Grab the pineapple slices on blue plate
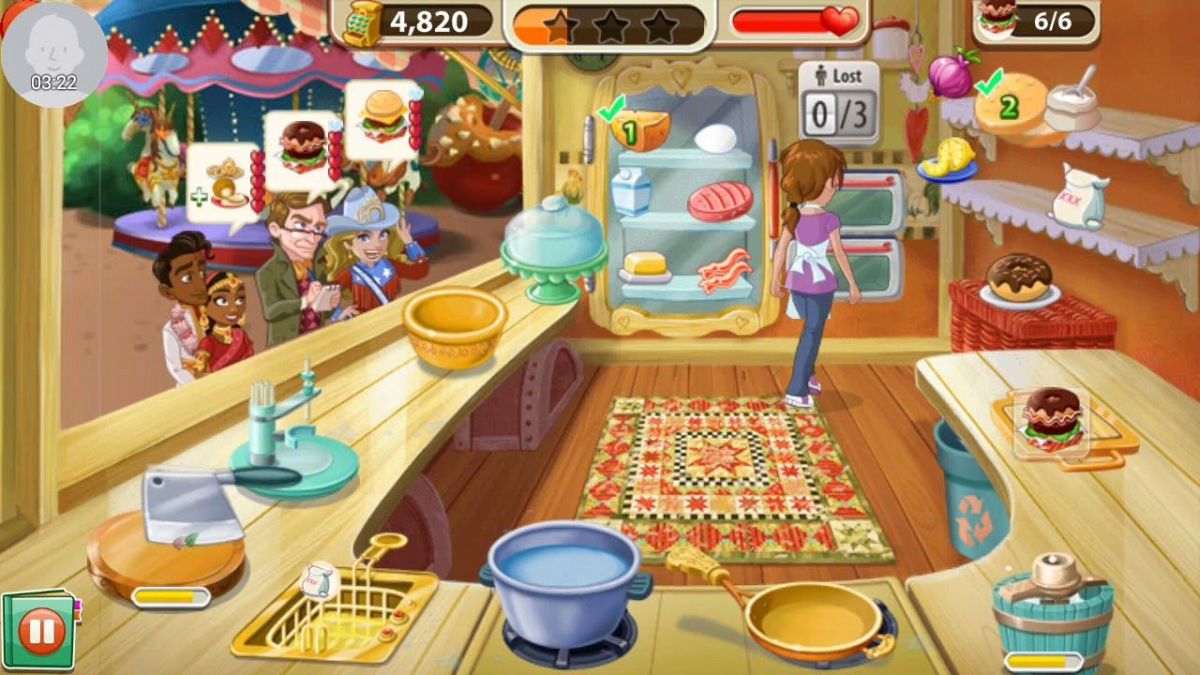Screen dimensions: 1200x675 (x=948, y=160)
